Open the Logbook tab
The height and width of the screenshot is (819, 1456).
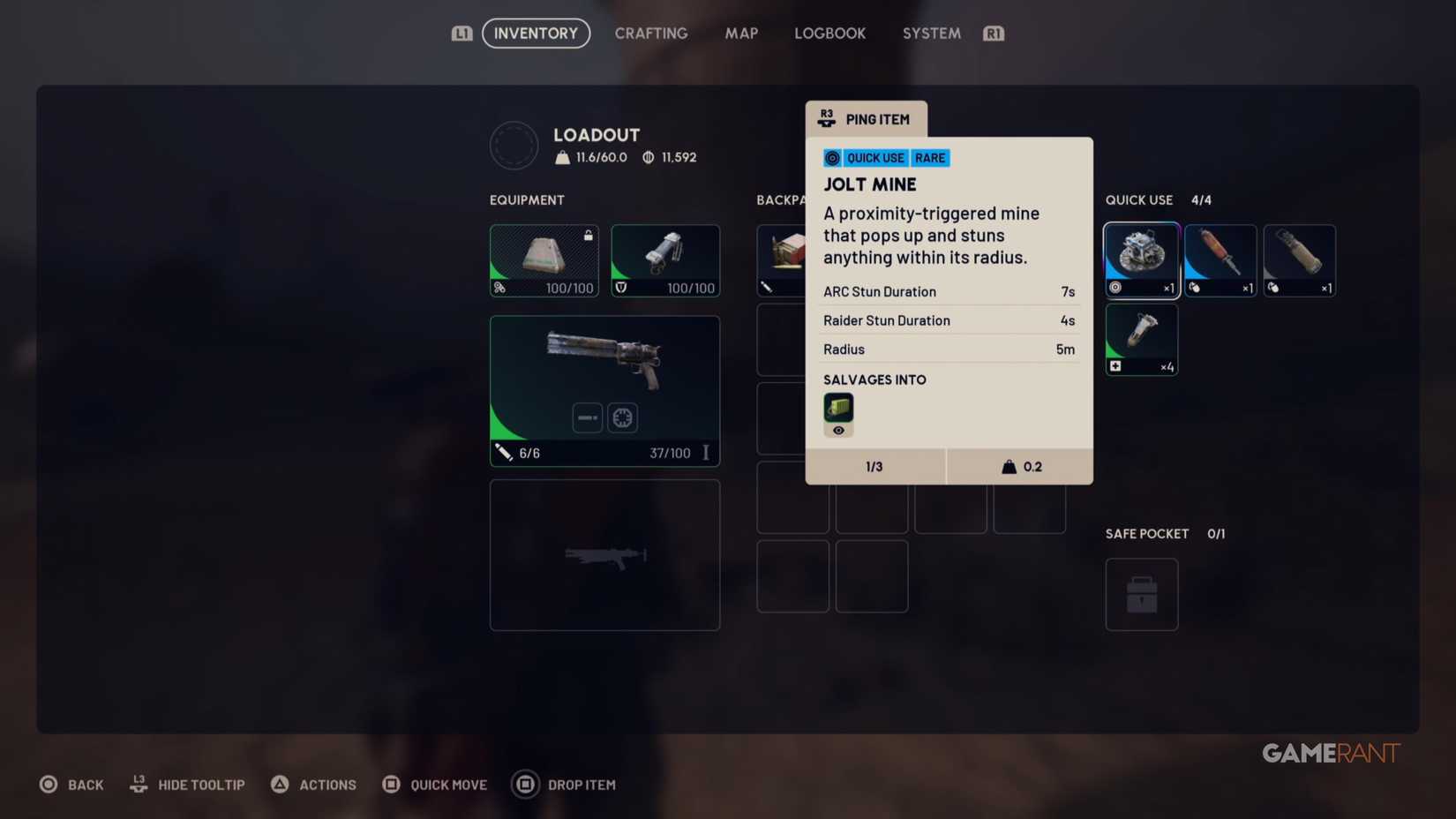tap(829, 33)
